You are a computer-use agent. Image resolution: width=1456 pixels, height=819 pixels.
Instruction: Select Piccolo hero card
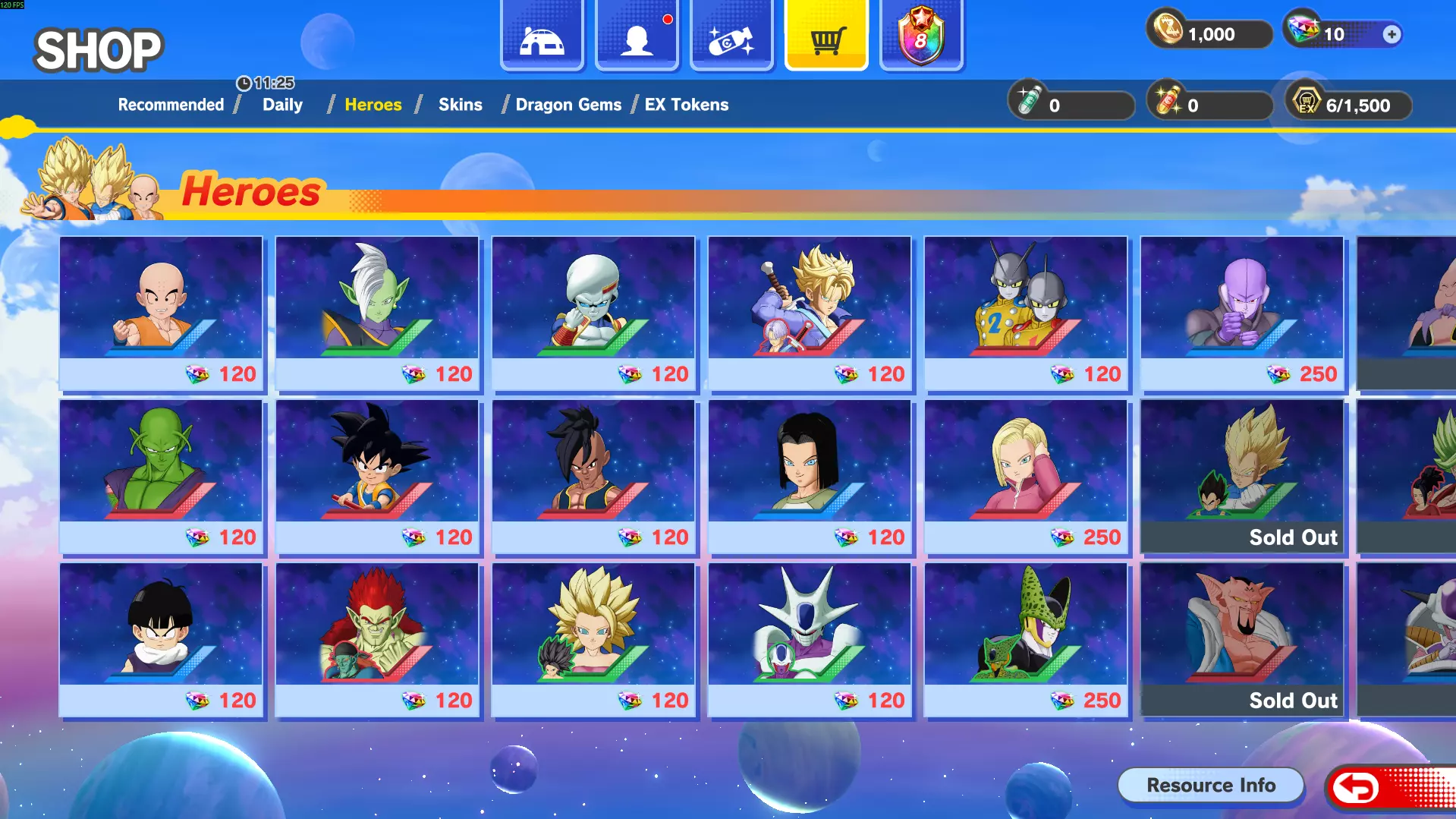[x=161, y=476]
